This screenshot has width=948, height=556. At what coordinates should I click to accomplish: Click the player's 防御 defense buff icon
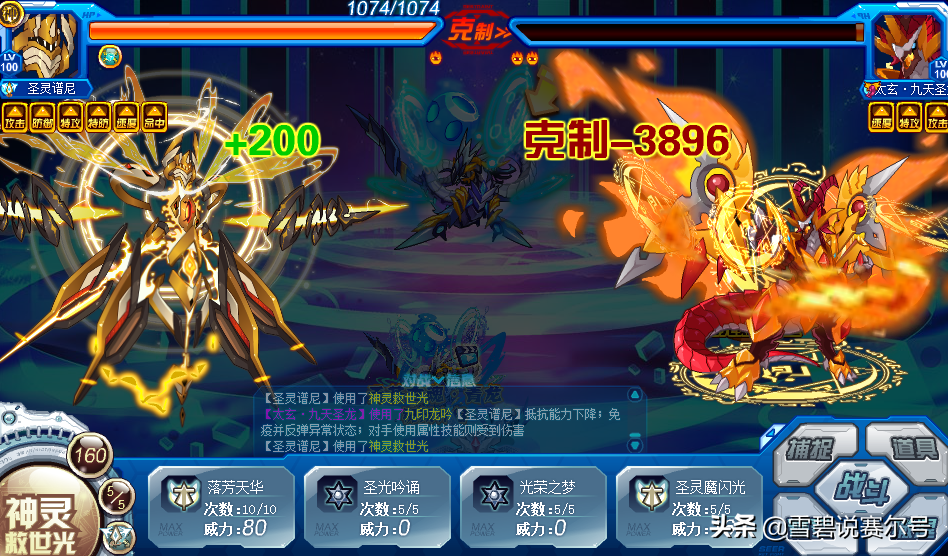click(x=43, y=116)
